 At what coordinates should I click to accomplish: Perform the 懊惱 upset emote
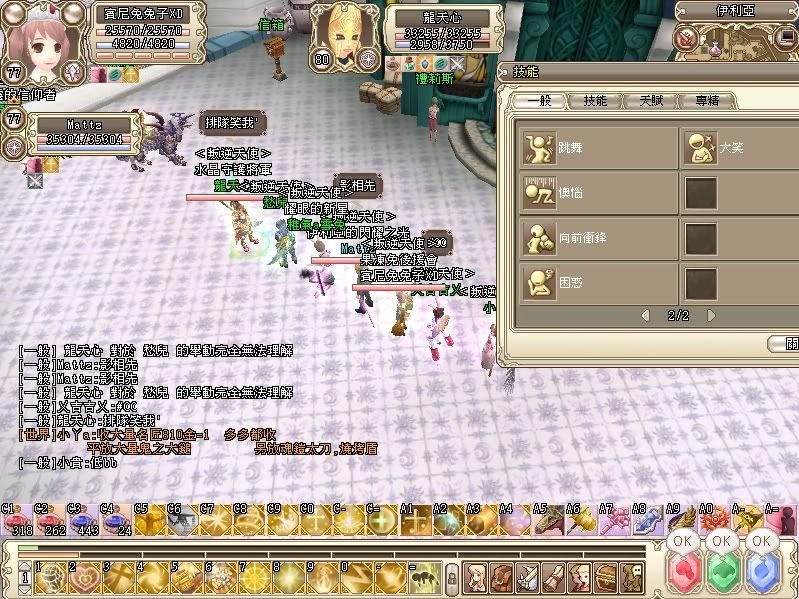click(x=540, y=192)
